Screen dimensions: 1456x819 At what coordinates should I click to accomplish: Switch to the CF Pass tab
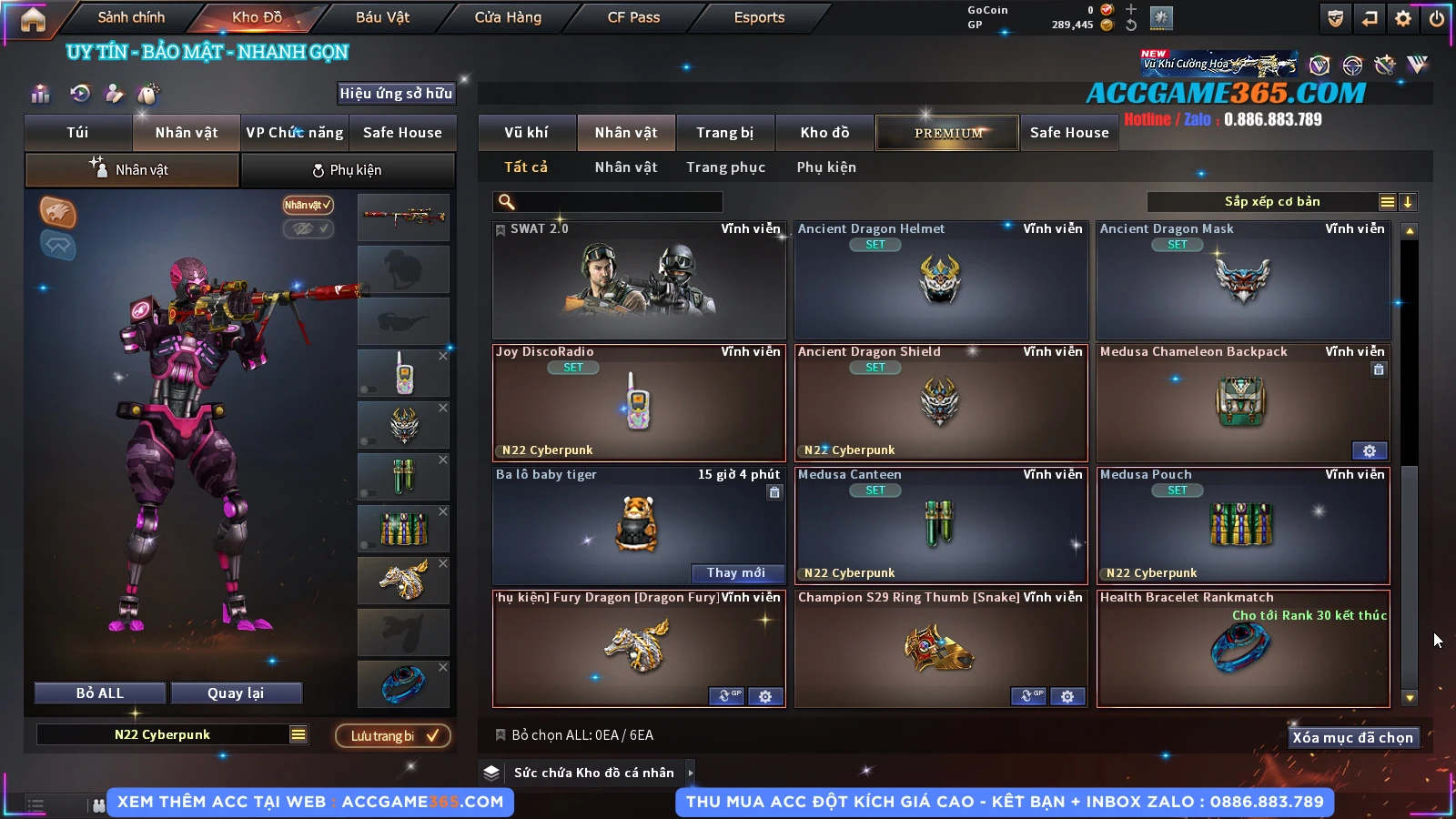pyautogui.click(x=633, y=17)
